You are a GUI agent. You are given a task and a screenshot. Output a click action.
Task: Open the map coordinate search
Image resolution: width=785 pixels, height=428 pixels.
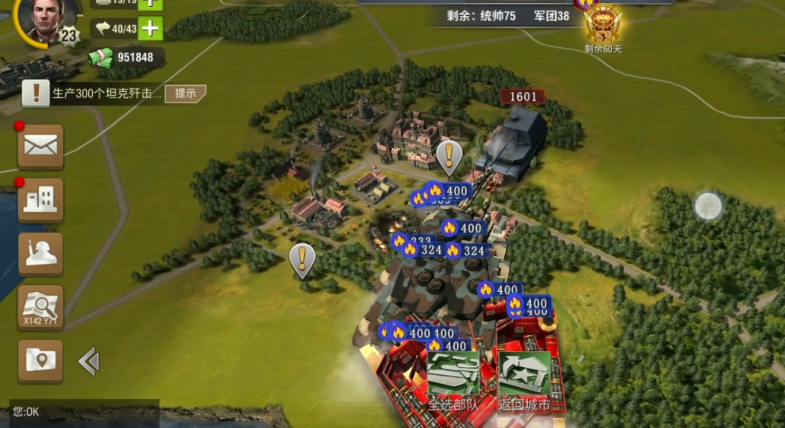click(41, 307)
